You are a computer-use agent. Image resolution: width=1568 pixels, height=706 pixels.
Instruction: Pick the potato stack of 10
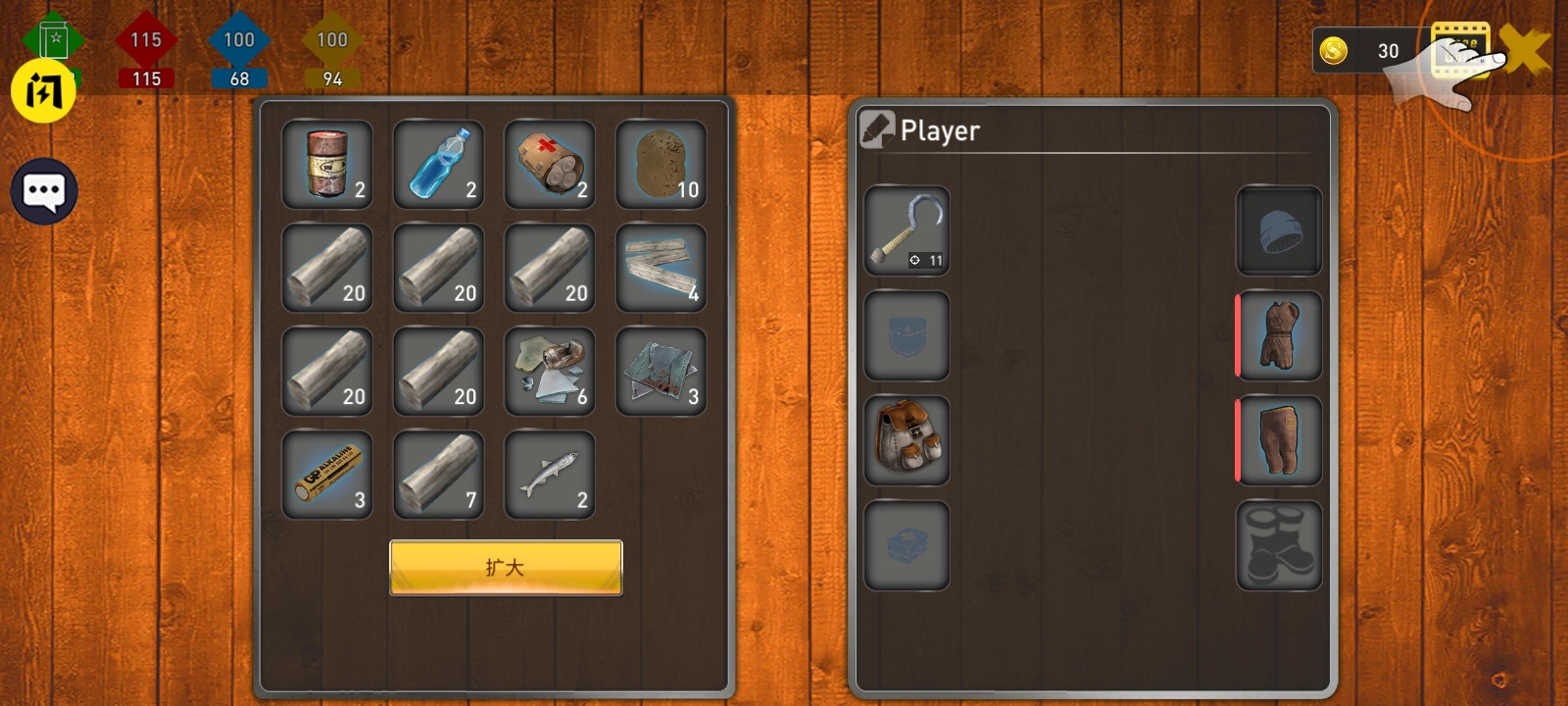661,165
